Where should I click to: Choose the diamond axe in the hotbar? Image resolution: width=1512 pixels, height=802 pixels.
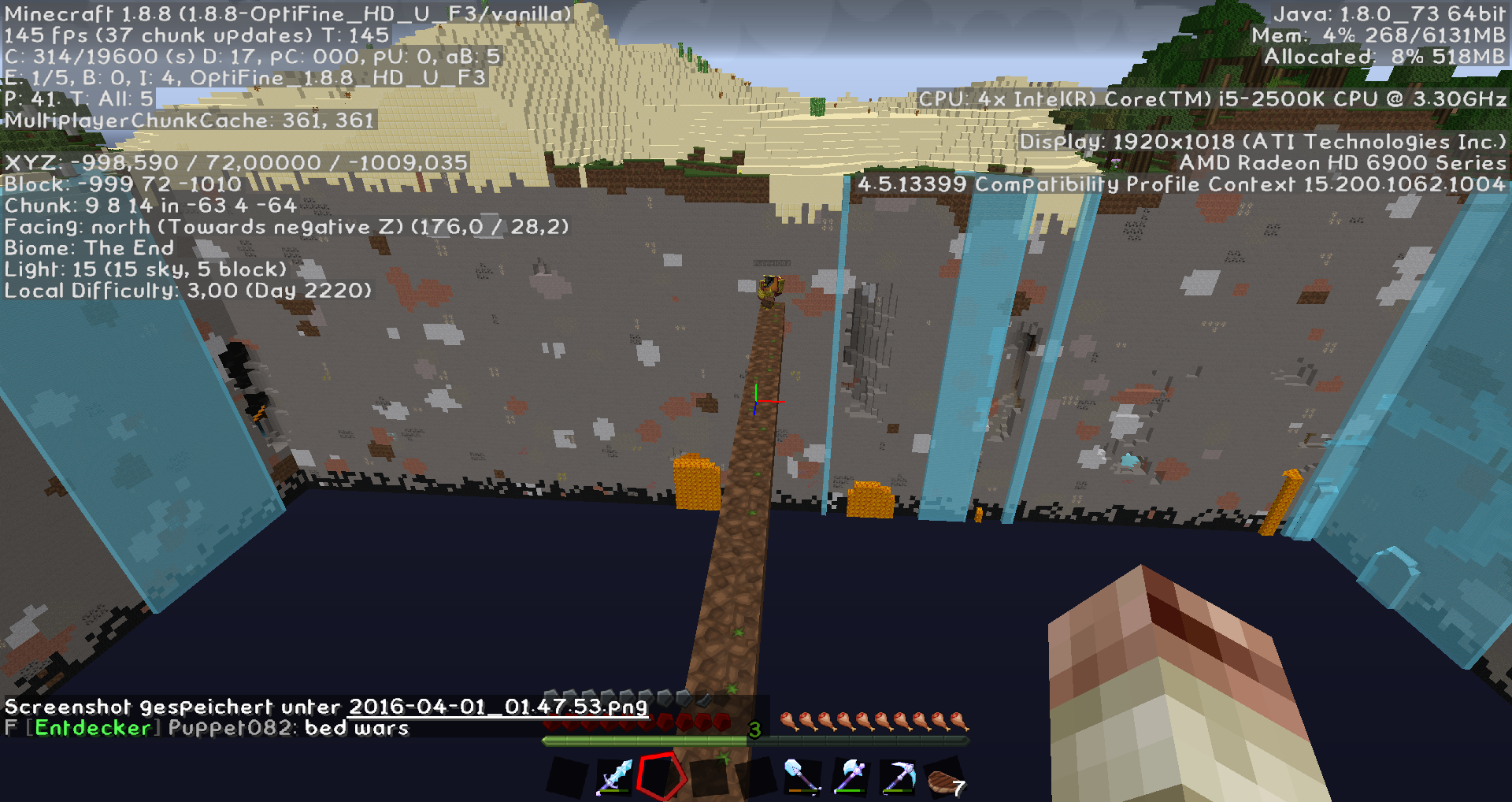pyautogui.click(x=850, y=777)
